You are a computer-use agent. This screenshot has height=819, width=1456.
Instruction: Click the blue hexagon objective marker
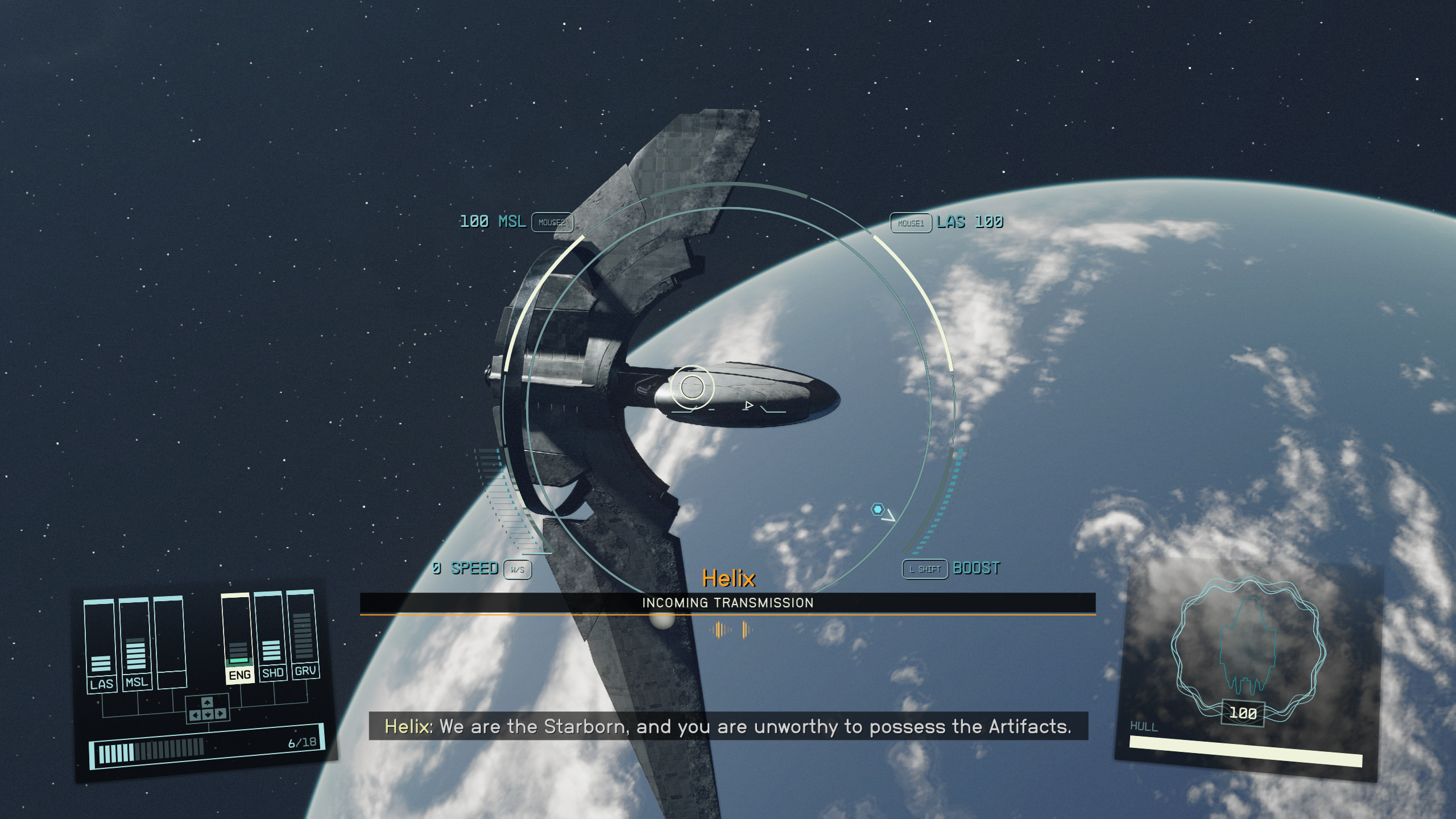coord(878,509)
